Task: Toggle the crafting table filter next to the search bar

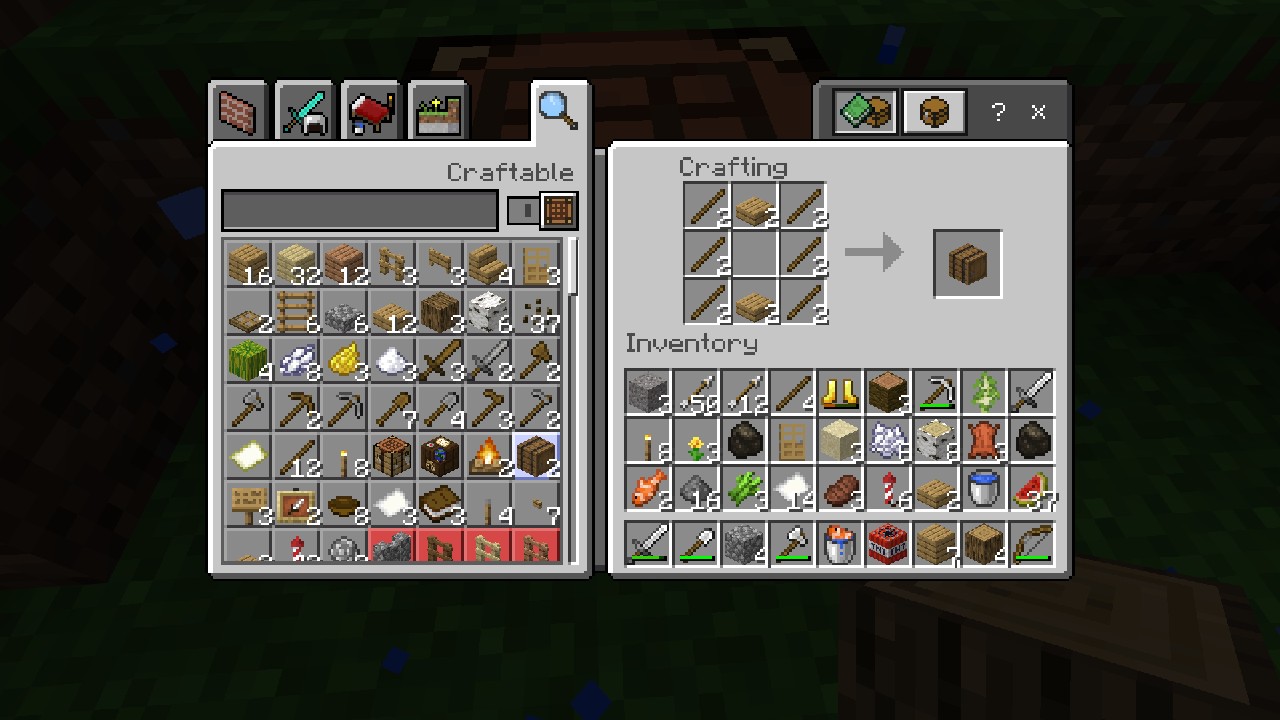Action: tap(558, 210)
